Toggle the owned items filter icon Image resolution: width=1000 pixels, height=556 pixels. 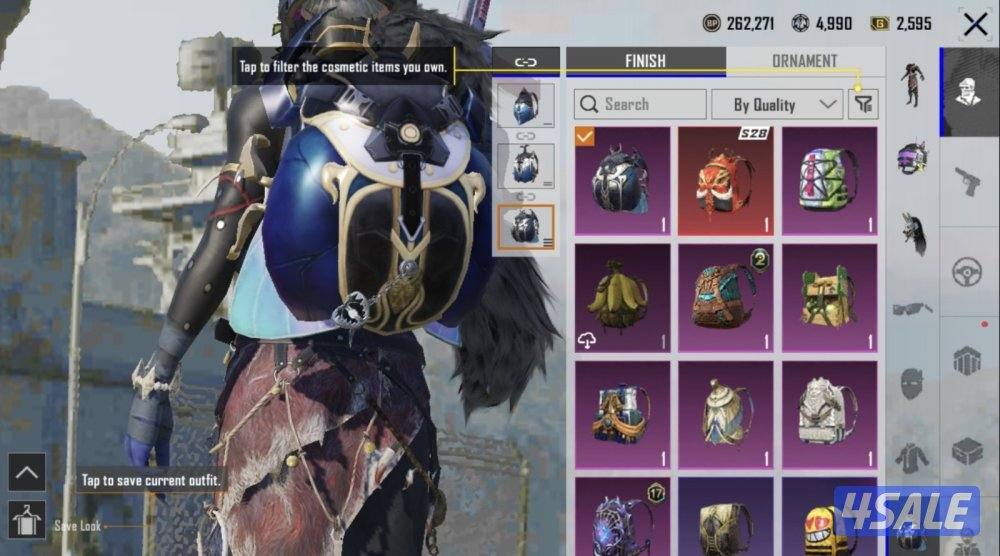coord(862,104)
